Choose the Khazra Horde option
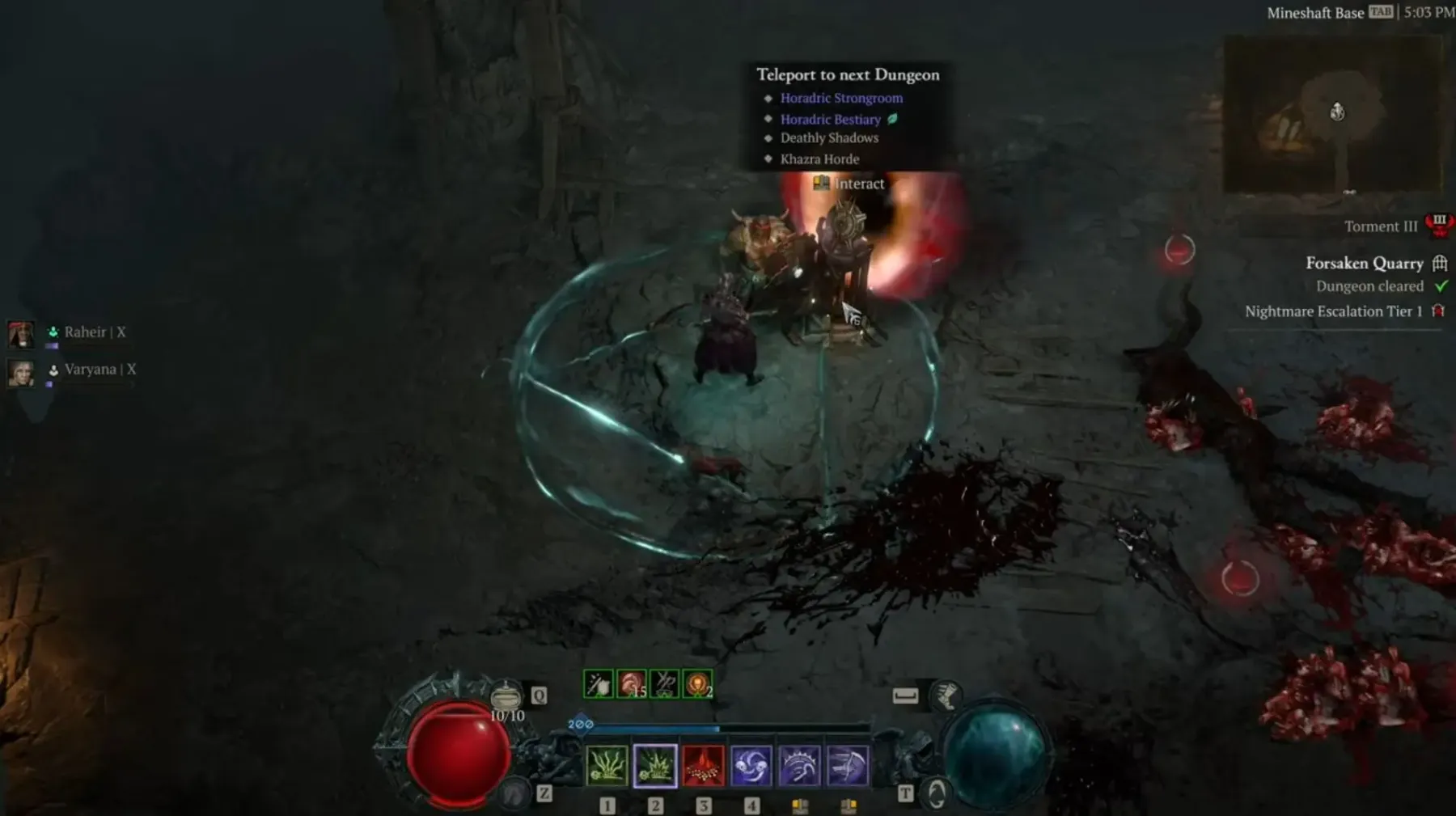Viewport: 1456px width, 816px height. coord(819,159)
